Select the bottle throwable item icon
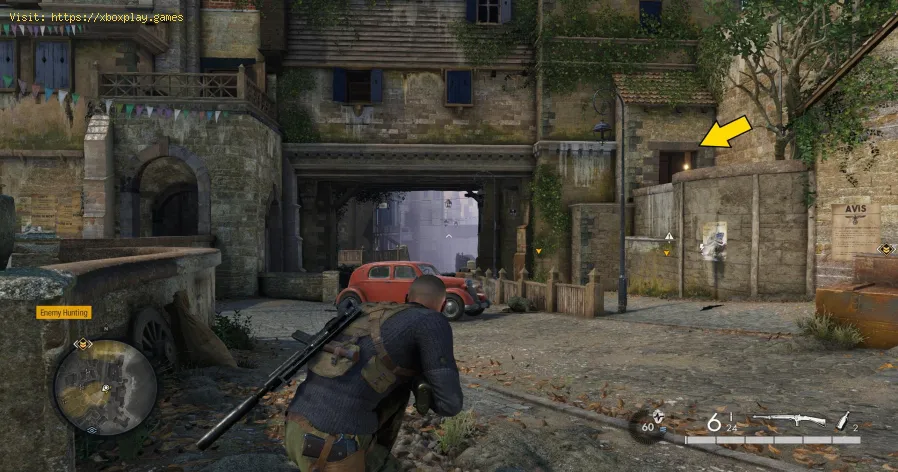 [x=845, y=421]
